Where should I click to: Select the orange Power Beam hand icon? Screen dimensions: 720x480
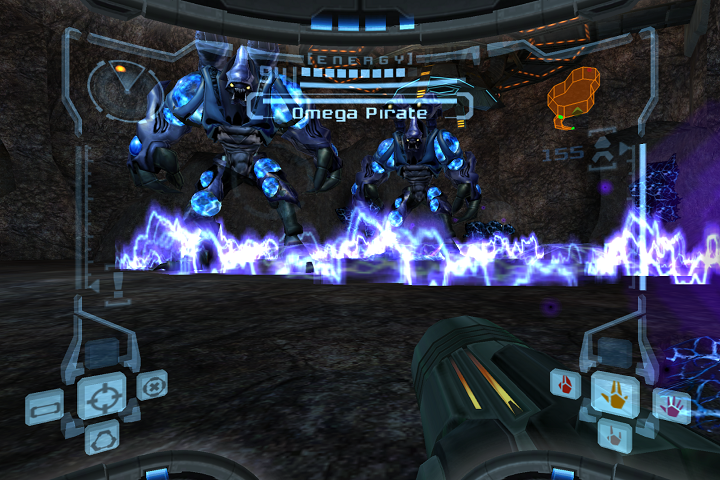pyautogui.click(x=615, y=394)
